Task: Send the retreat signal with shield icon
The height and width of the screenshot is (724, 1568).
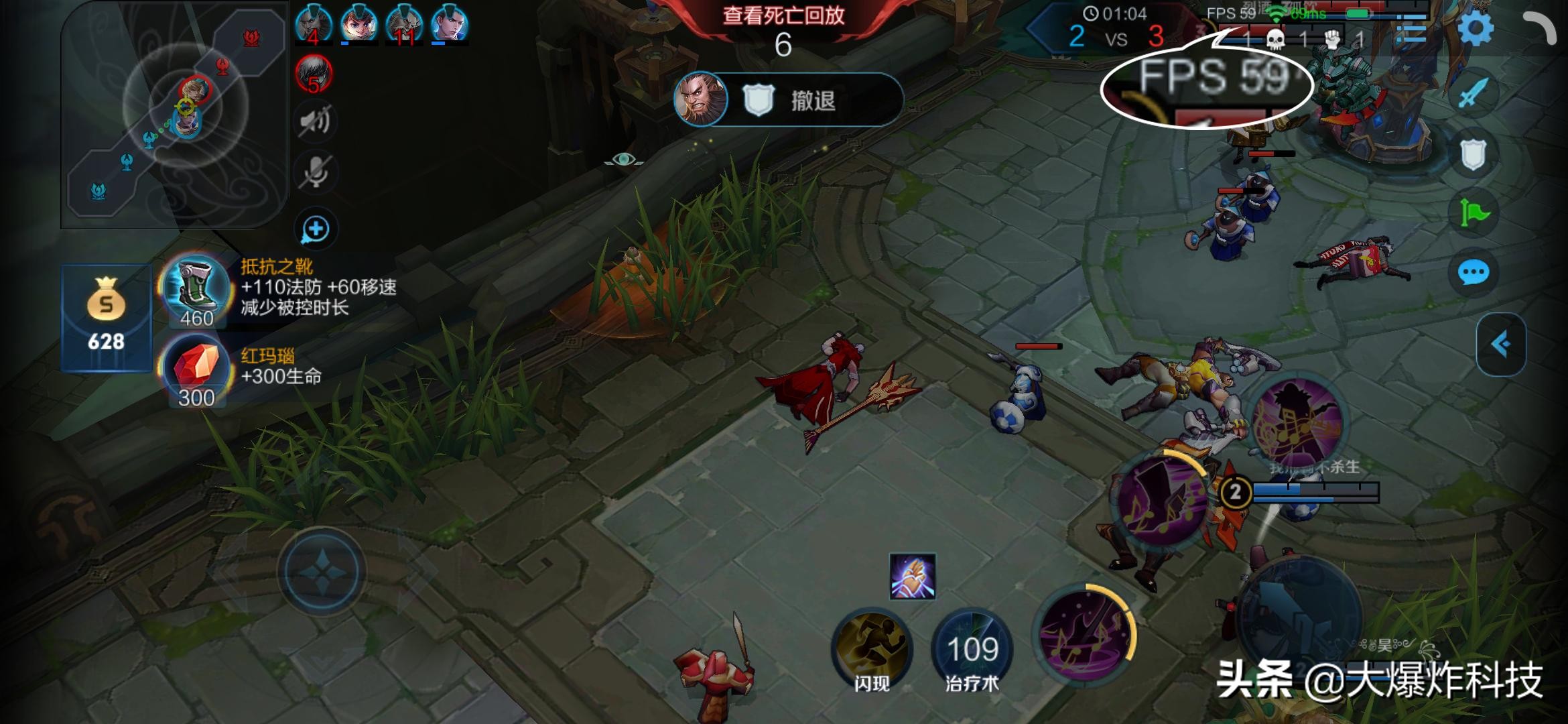Action: (x=1472, y=156)
